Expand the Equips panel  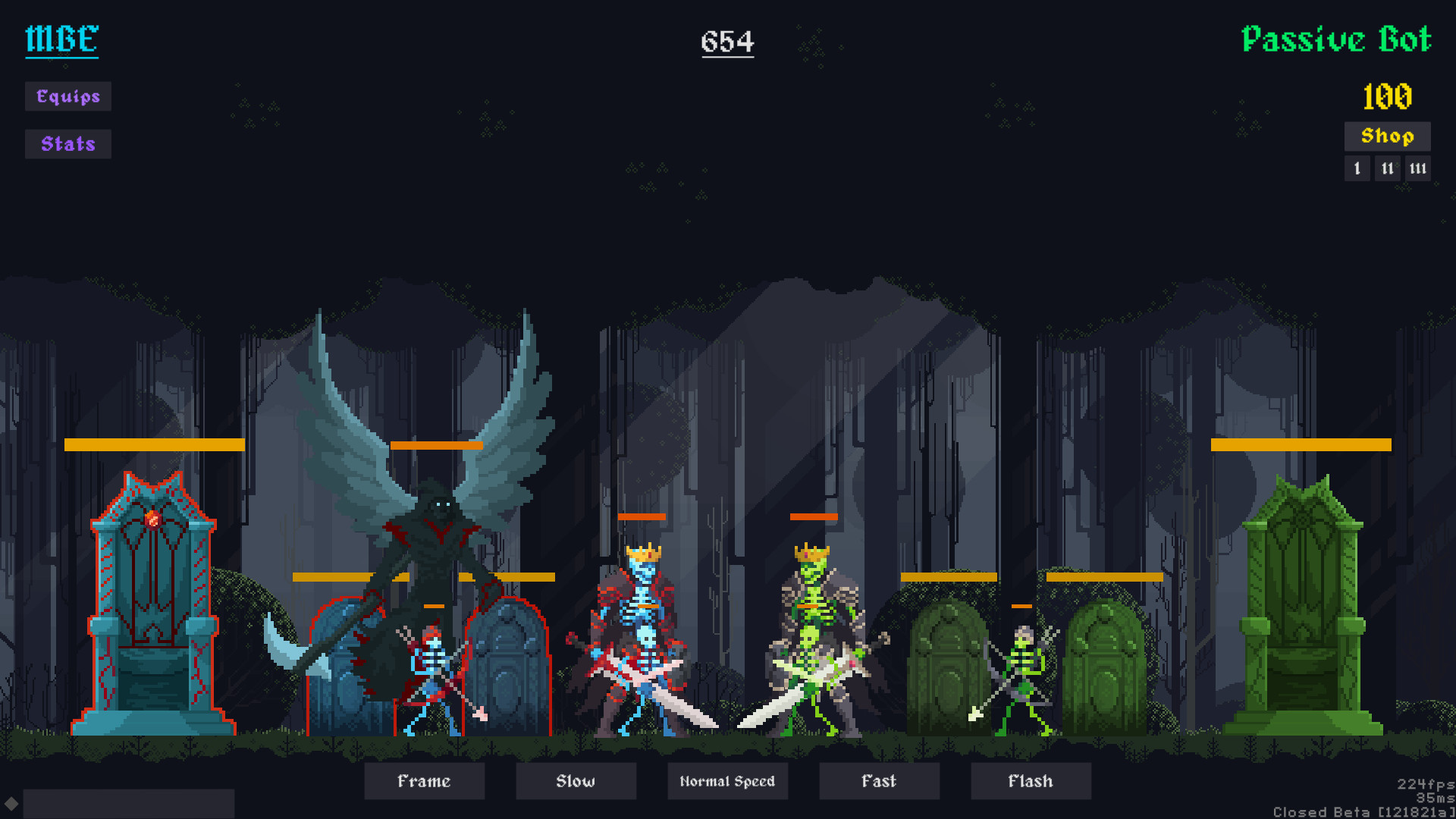[x=67, y=96]
